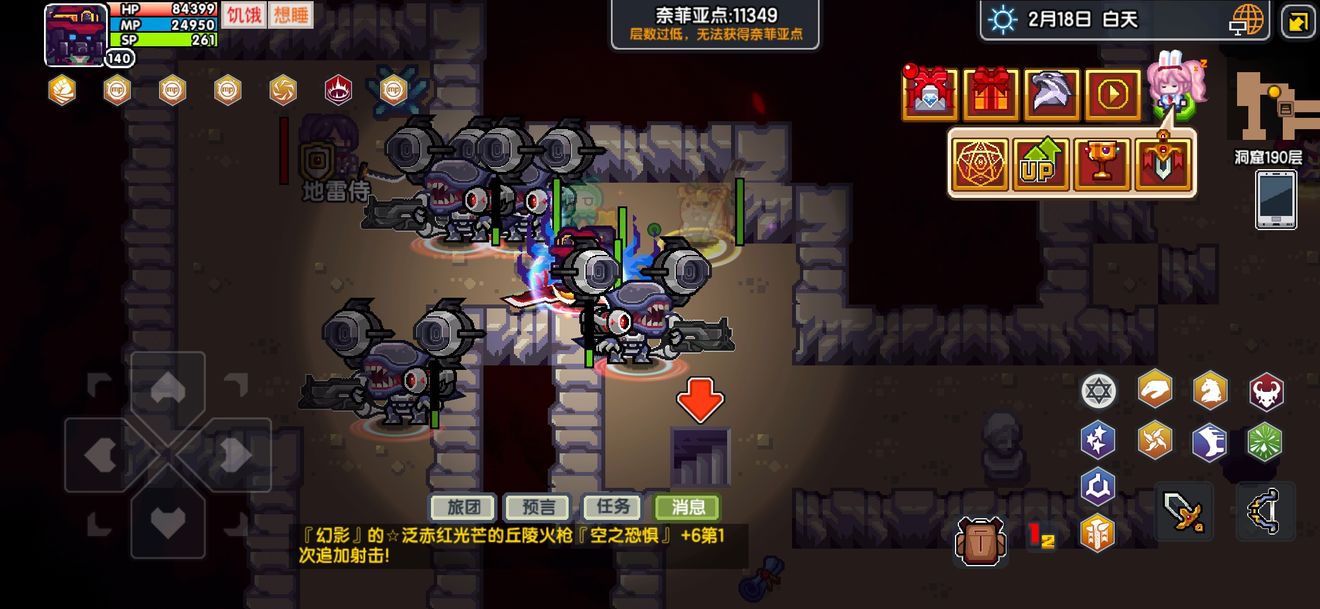Activate the hexagram star skill
This screenshot has height=609, width=1320.
[x=1098, y=391]
